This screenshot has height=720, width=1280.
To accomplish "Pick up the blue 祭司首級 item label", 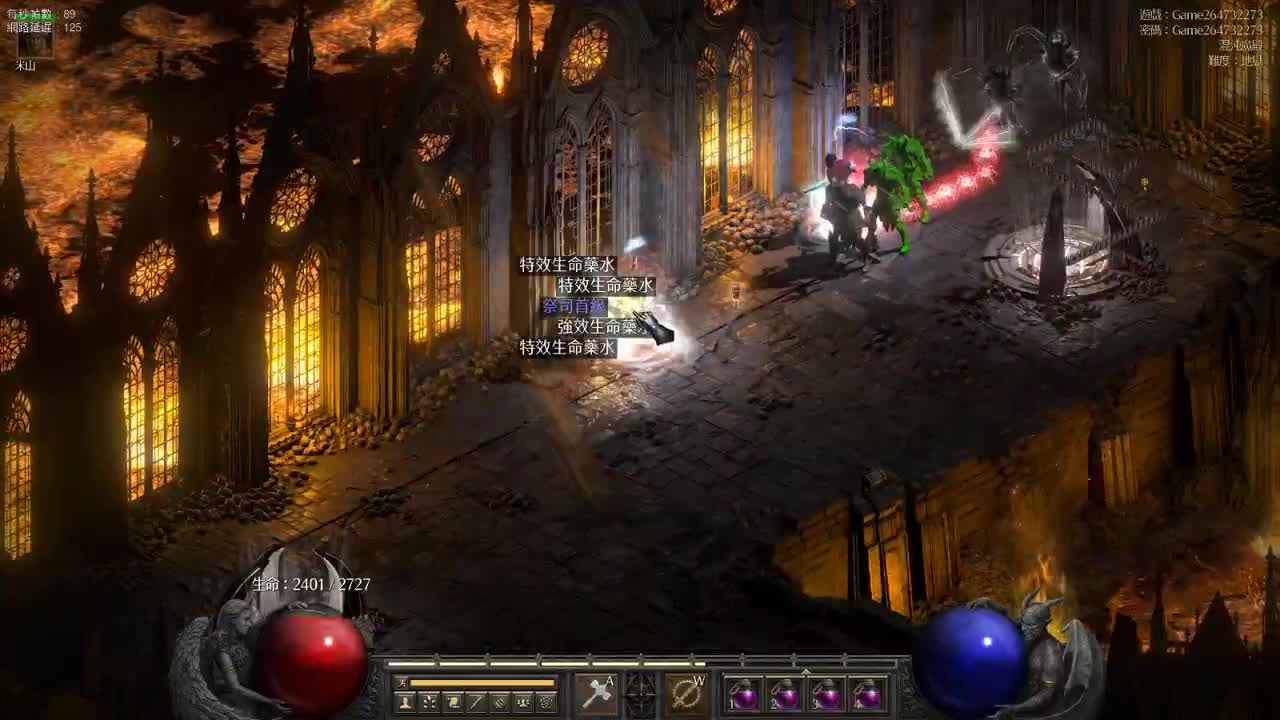I will tap(574, 306).
